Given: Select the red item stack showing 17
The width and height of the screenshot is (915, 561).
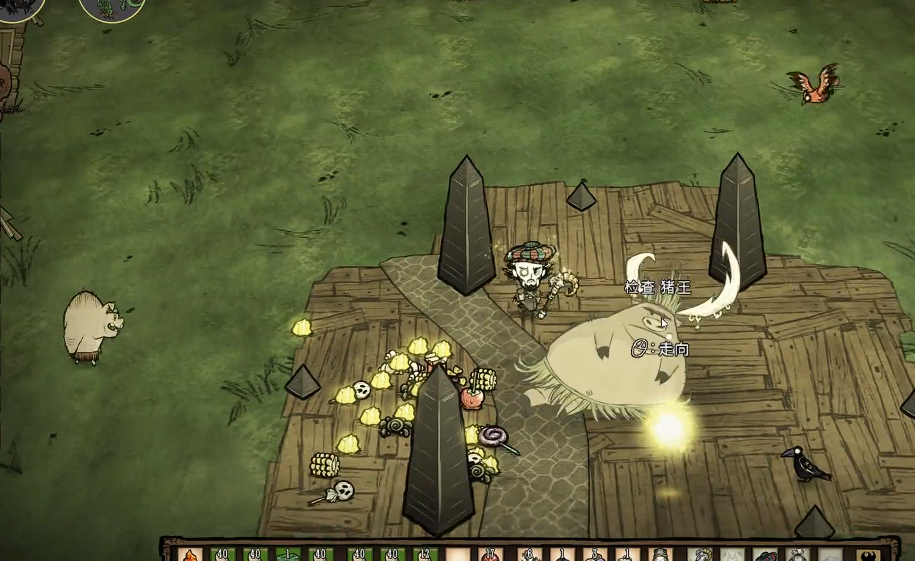Looking at the screenshot, I should pyautogui.click(x=490, y=554).
